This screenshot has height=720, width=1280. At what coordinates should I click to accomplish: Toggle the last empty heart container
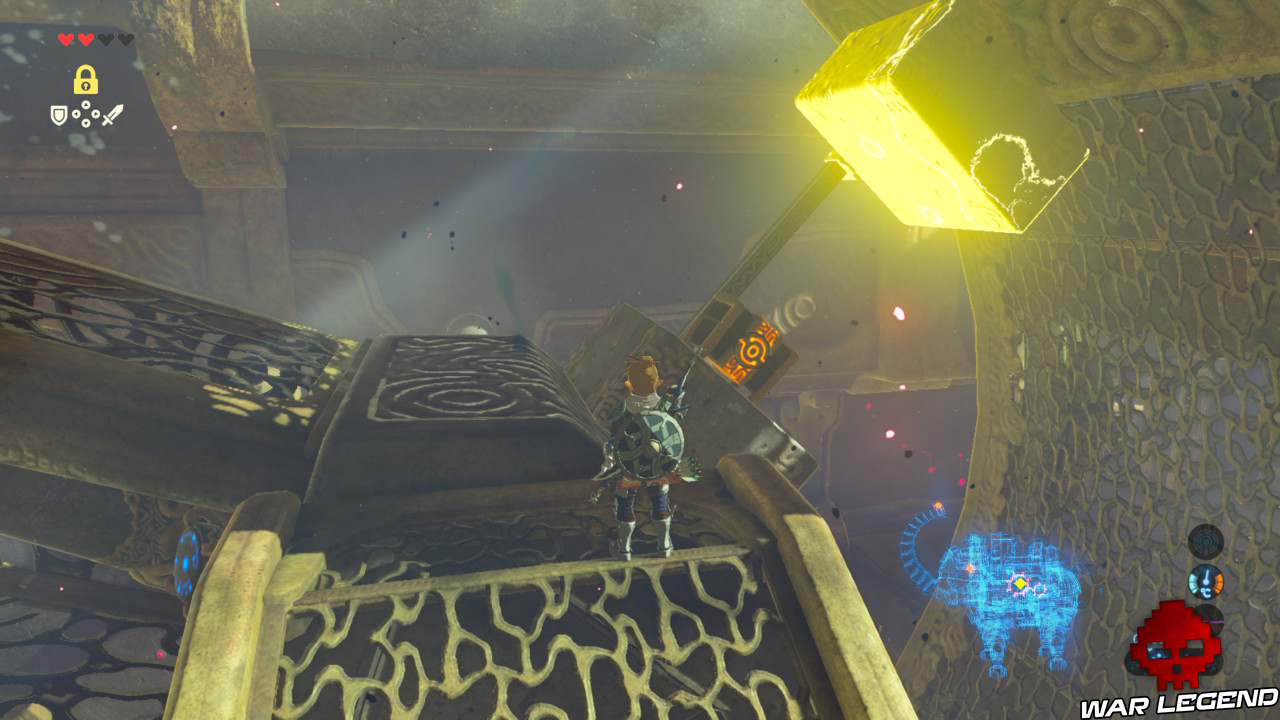coord(127,40)
